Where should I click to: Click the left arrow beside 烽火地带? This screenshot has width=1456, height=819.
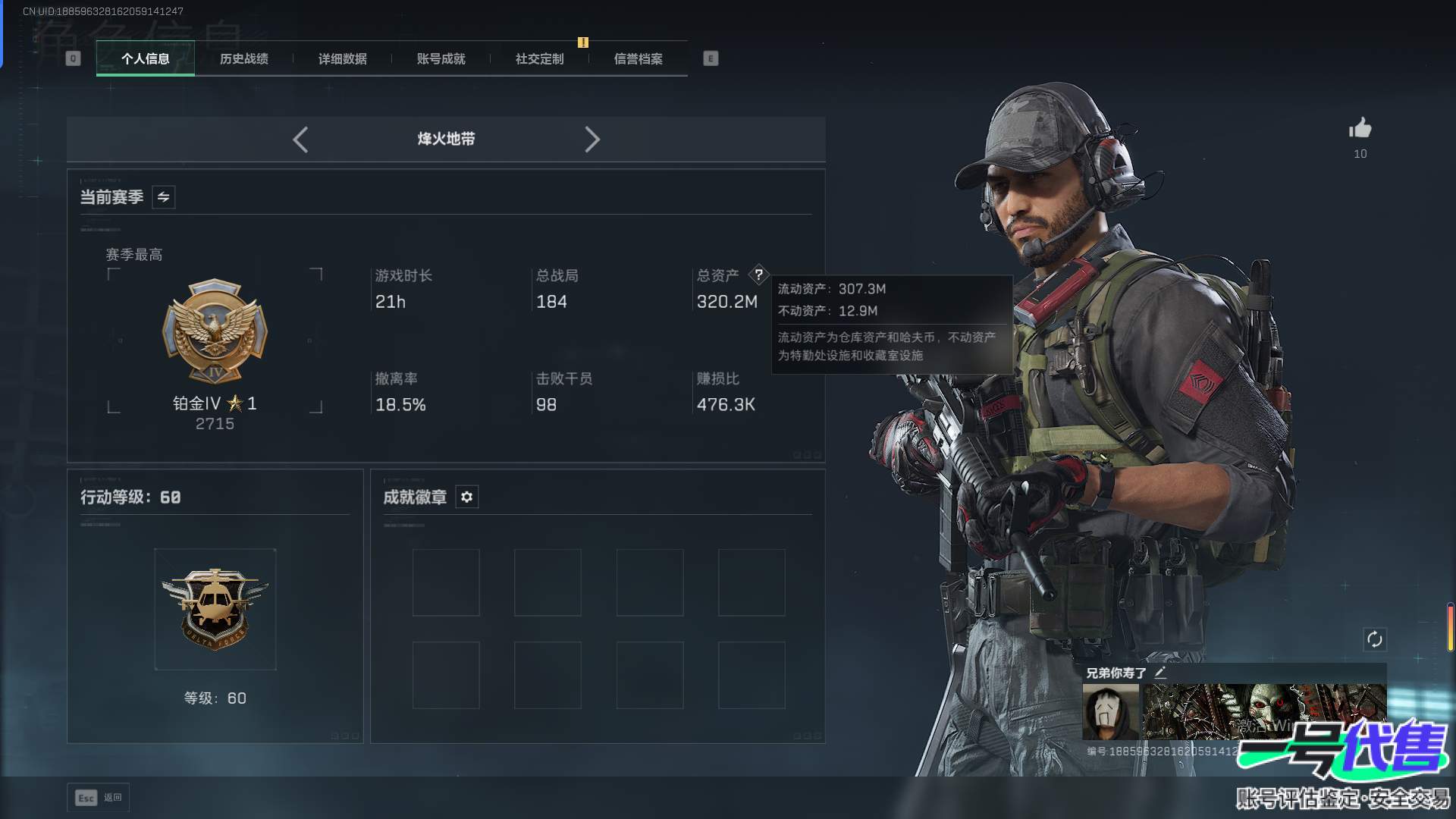point(300,140)
